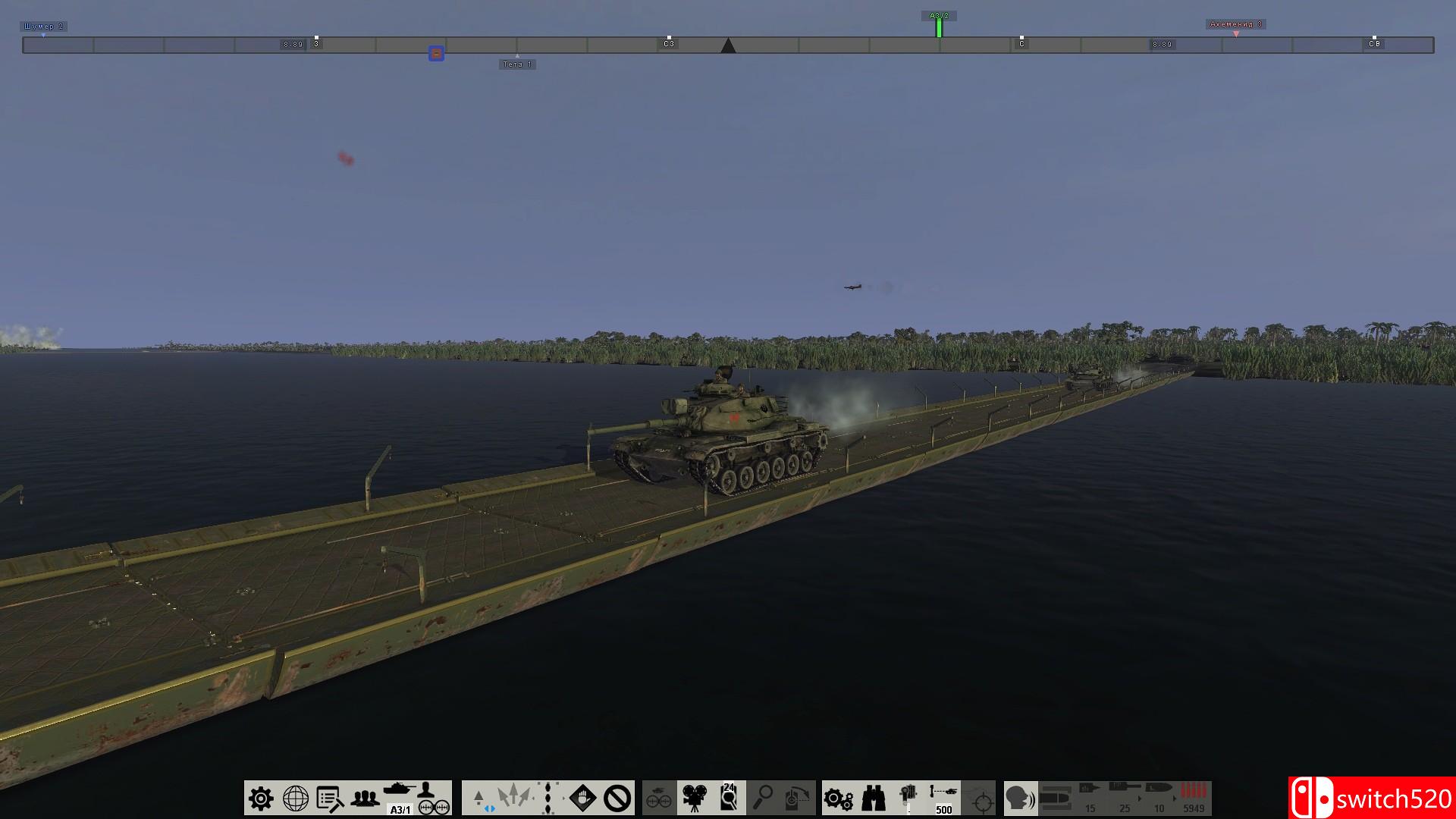Open the tactical map globe icon
The height and width of the screenshot is (819, 1456).
[295, 798]
